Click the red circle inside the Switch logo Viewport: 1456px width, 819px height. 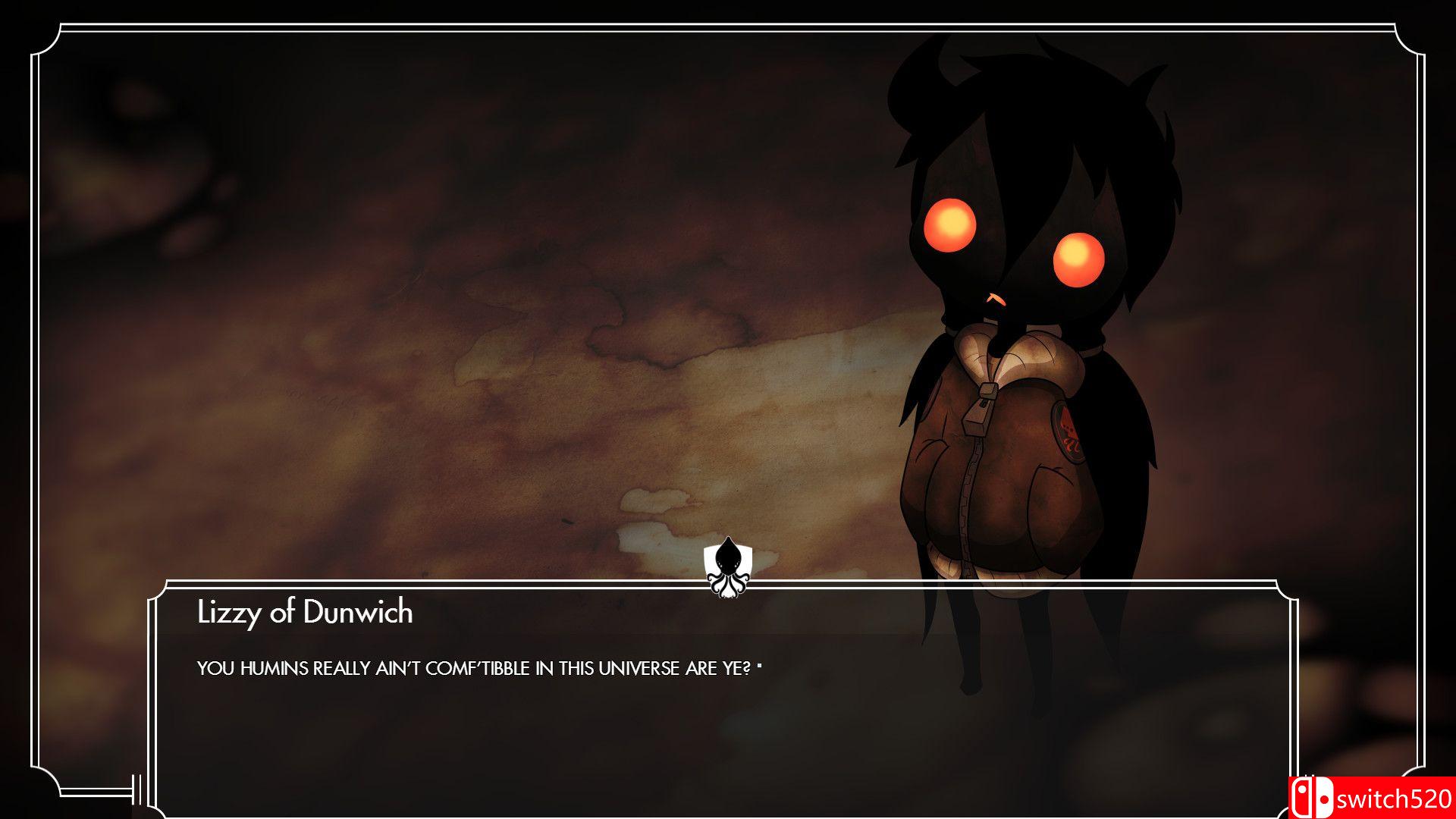1326,800
